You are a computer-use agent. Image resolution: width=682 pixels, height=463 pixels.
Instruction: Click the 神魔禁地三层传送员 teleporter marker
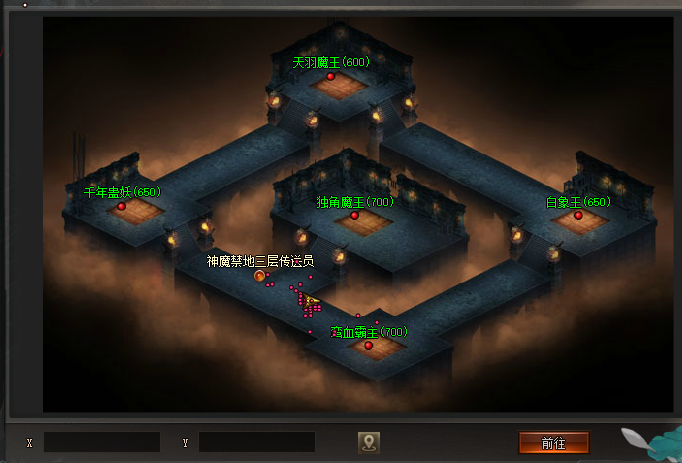coord(260,276)
